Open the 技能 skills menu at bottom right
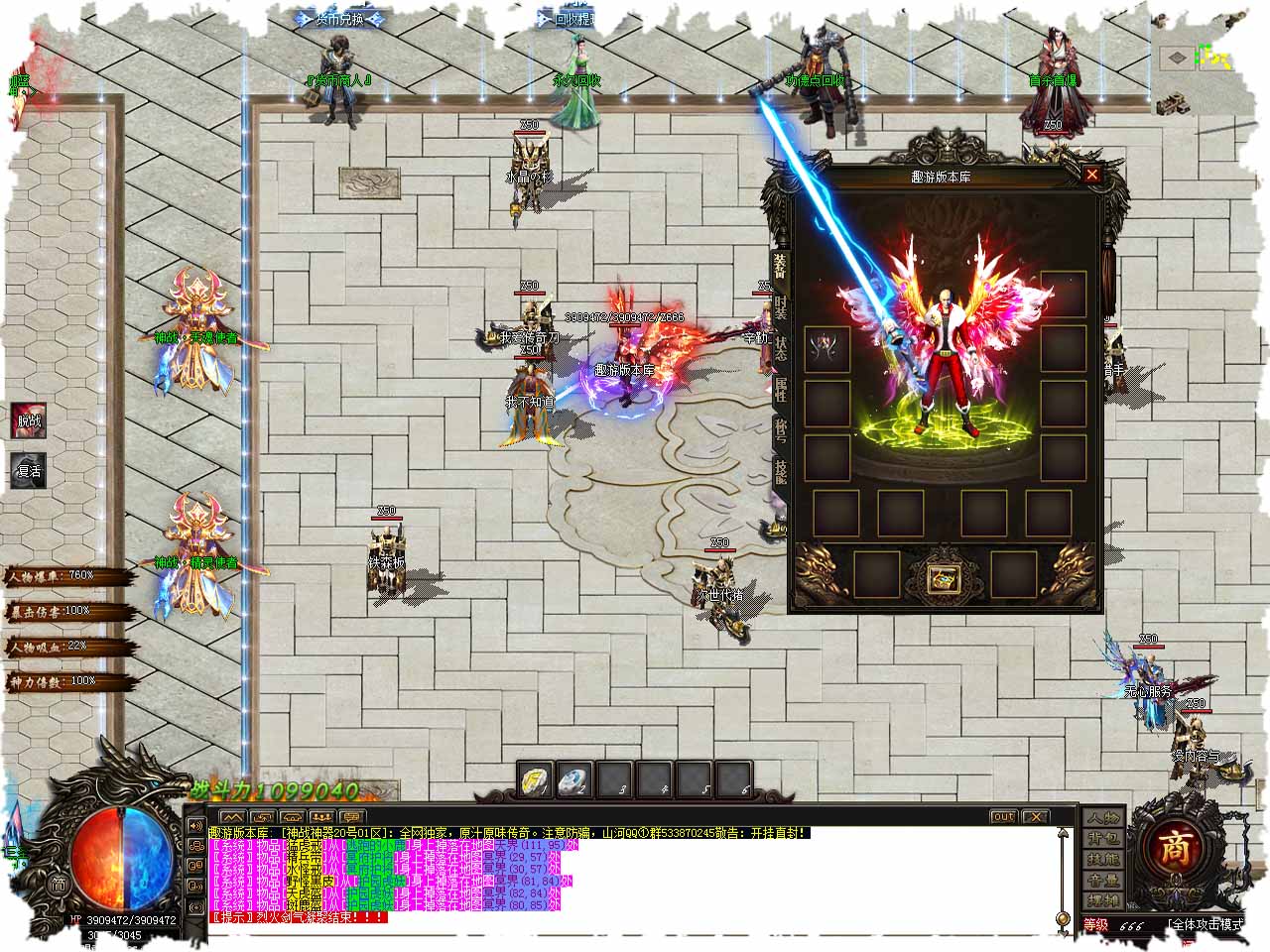The width and height of the screenshot is (1270, 952). coord(1103,860)
